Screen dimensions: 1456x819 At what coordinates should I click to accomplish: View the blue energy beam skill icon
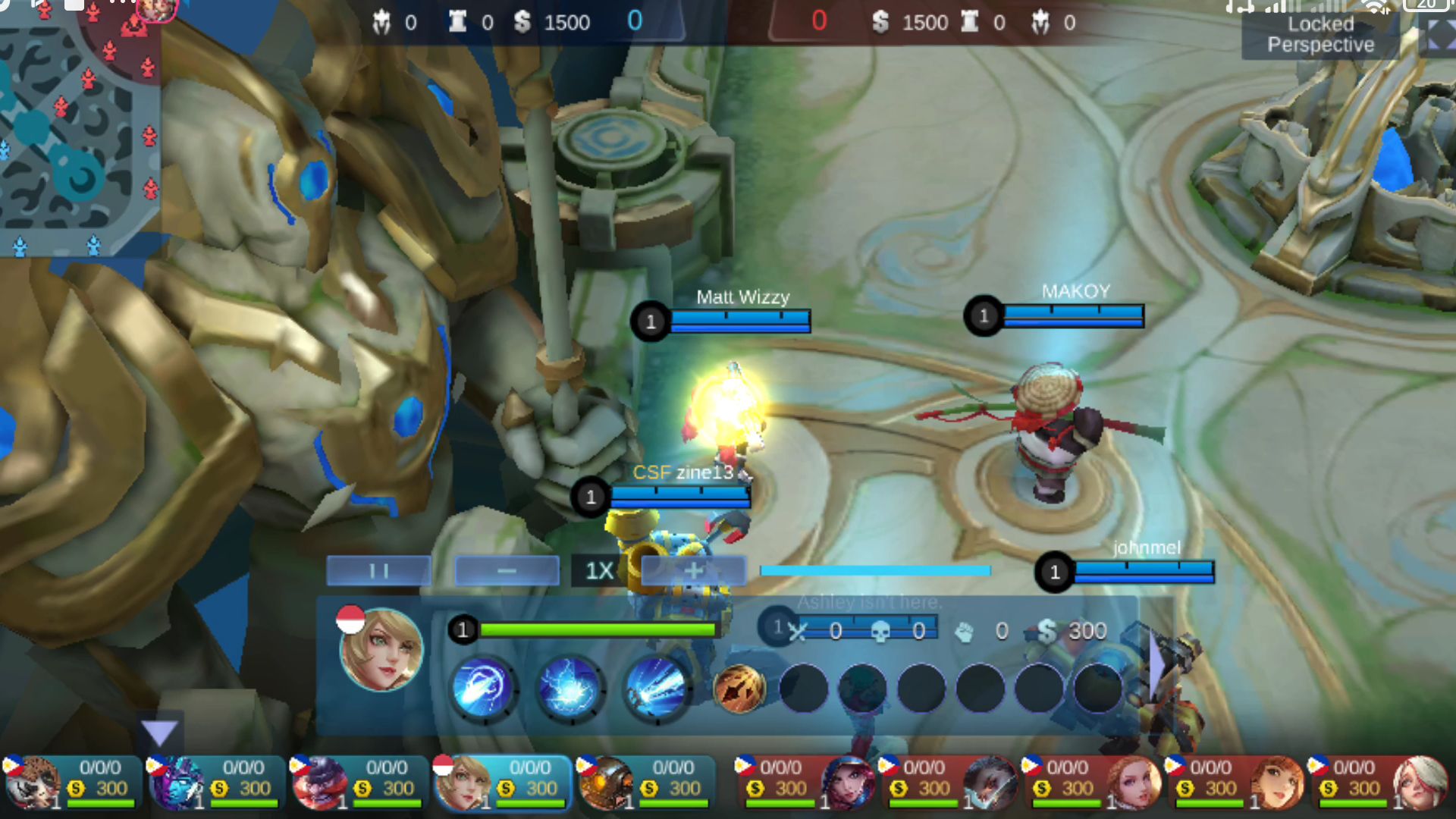656,688
